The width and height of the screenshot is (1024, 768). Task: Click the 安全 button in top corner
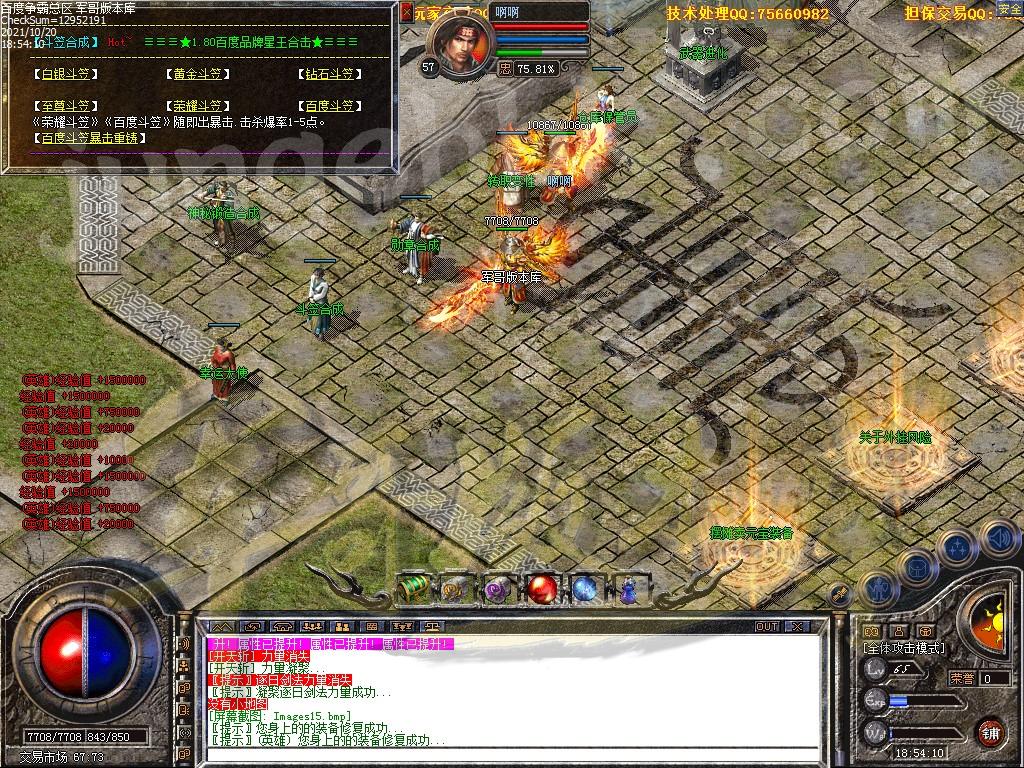[x=1009, y=10]
